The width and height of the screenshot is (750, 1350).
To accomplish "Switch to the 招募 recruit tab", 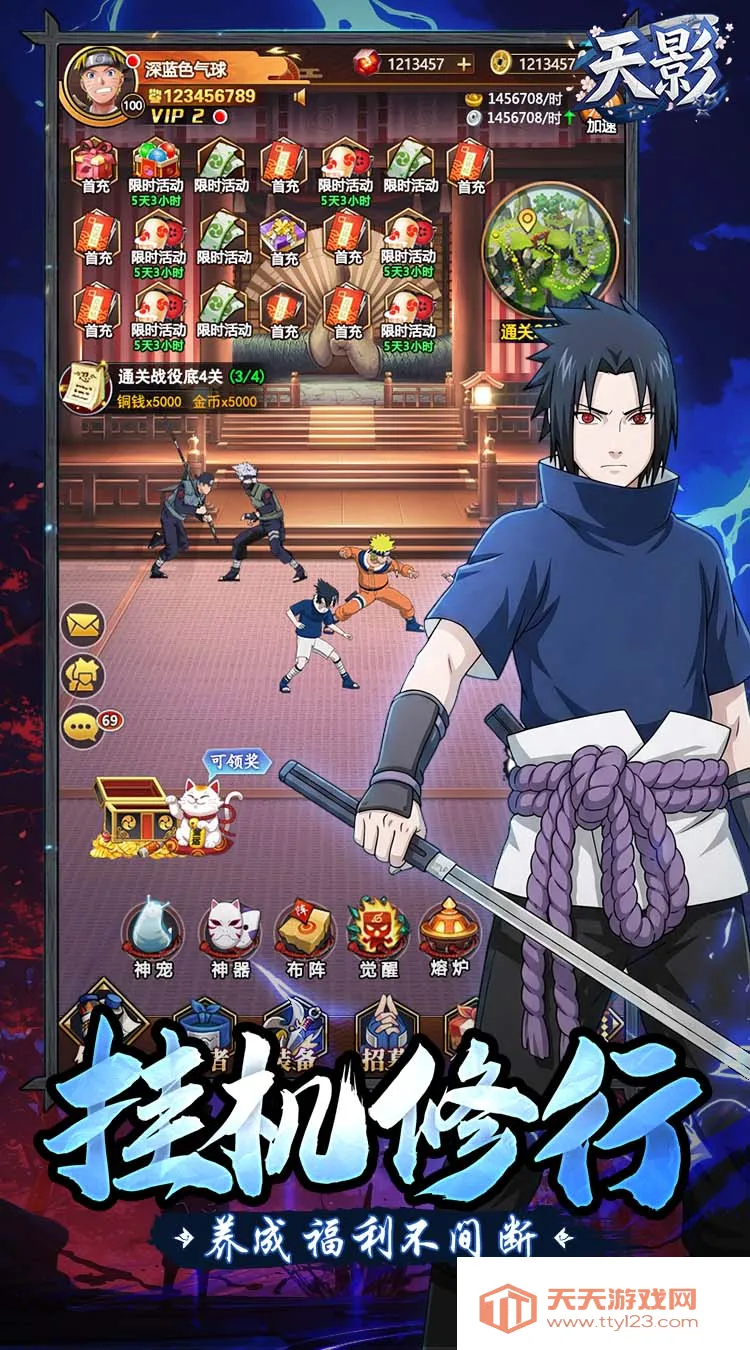I will pyautogui.click(x=386, y=1040).
